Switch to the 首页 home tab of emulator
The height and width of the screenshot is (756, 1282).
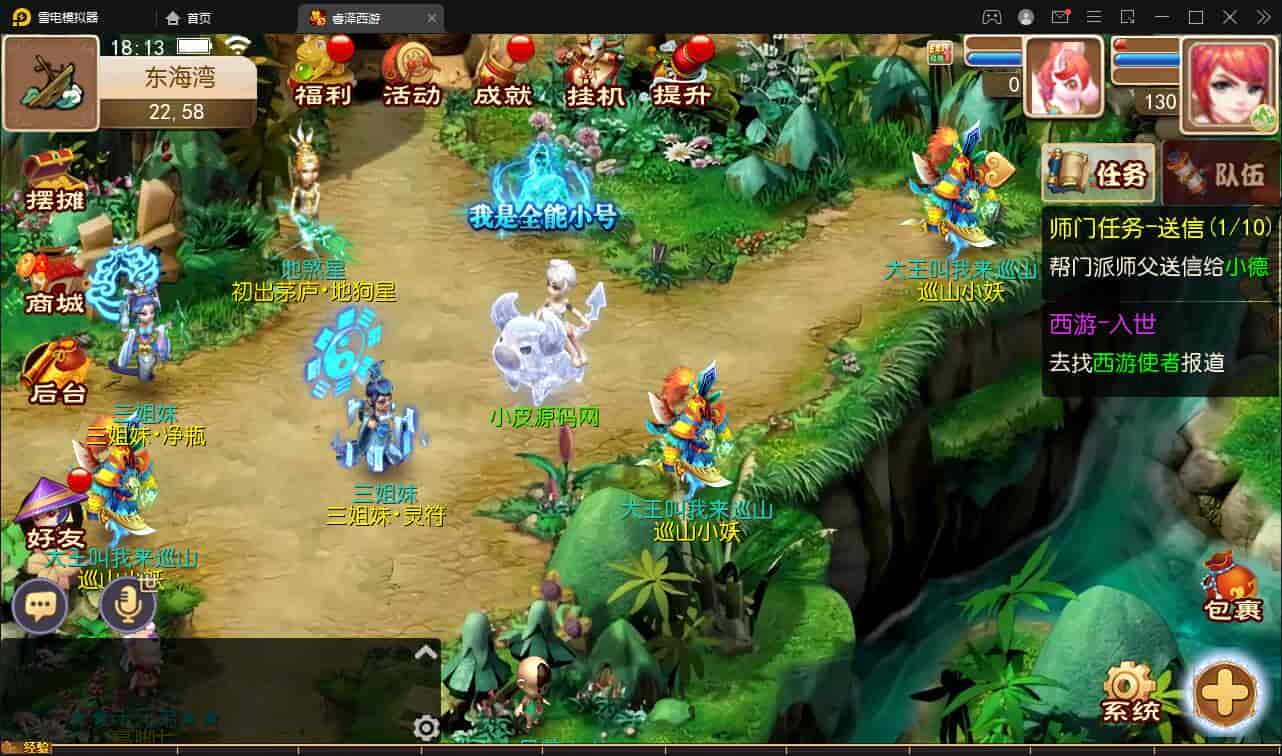click(189, 17)
